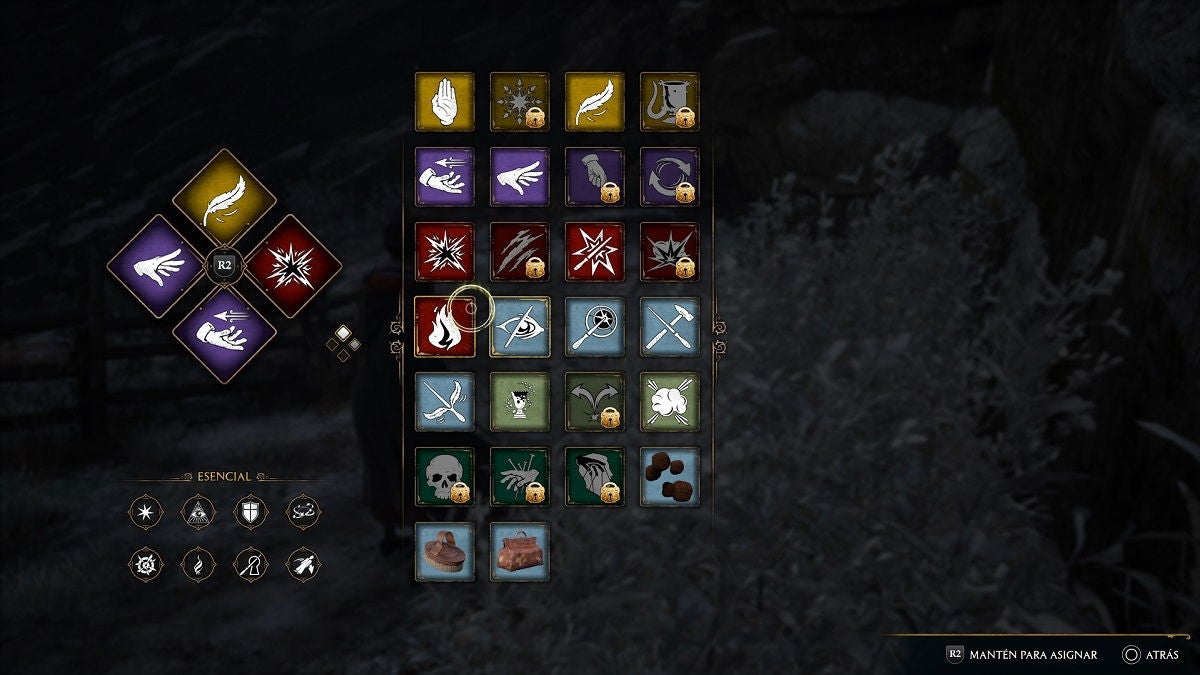Image resolution: width=1200 pixels, height=675 pixels.
Task: Select the Lumos glowing wand spell
Action: (594, 327)
